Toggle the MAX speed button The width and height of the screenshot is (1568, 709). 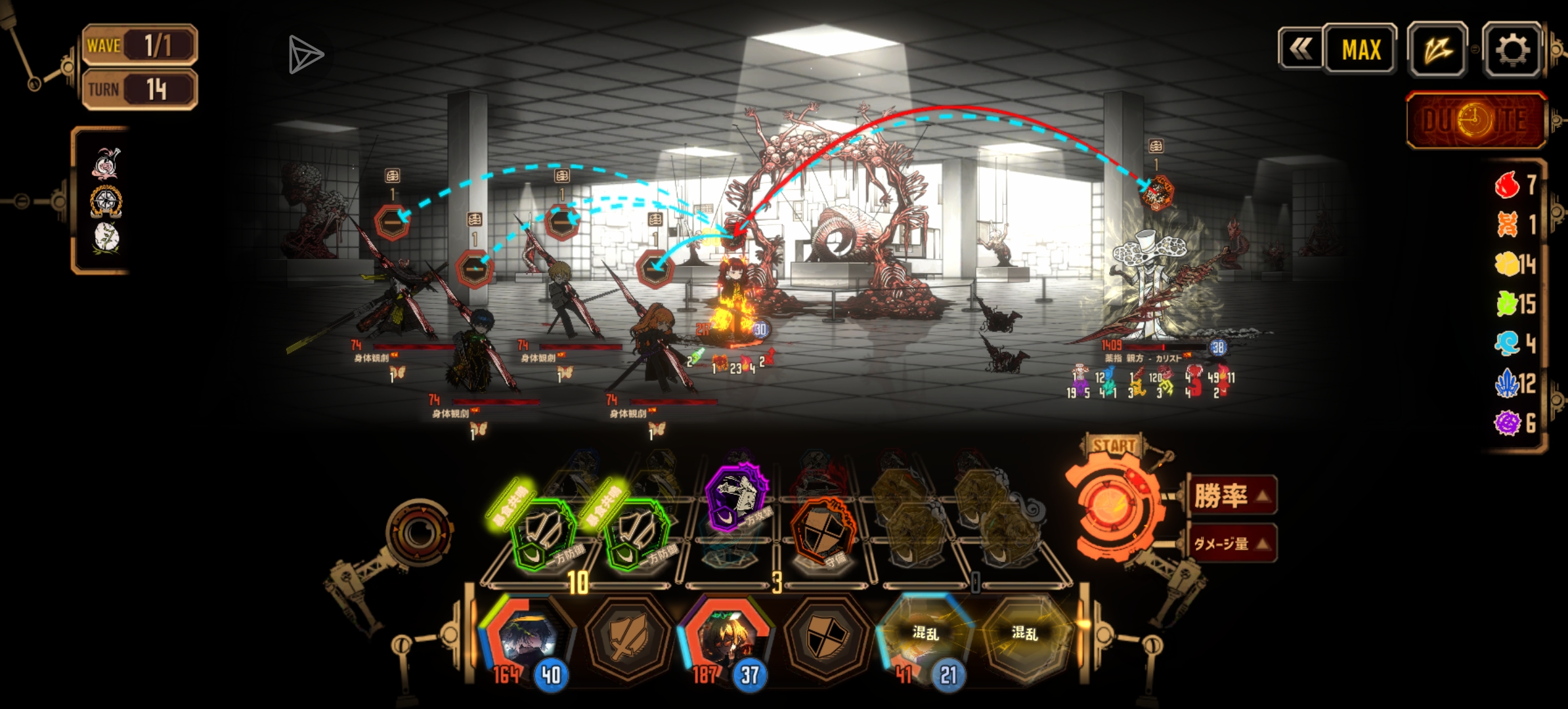tap(1361, 50)
